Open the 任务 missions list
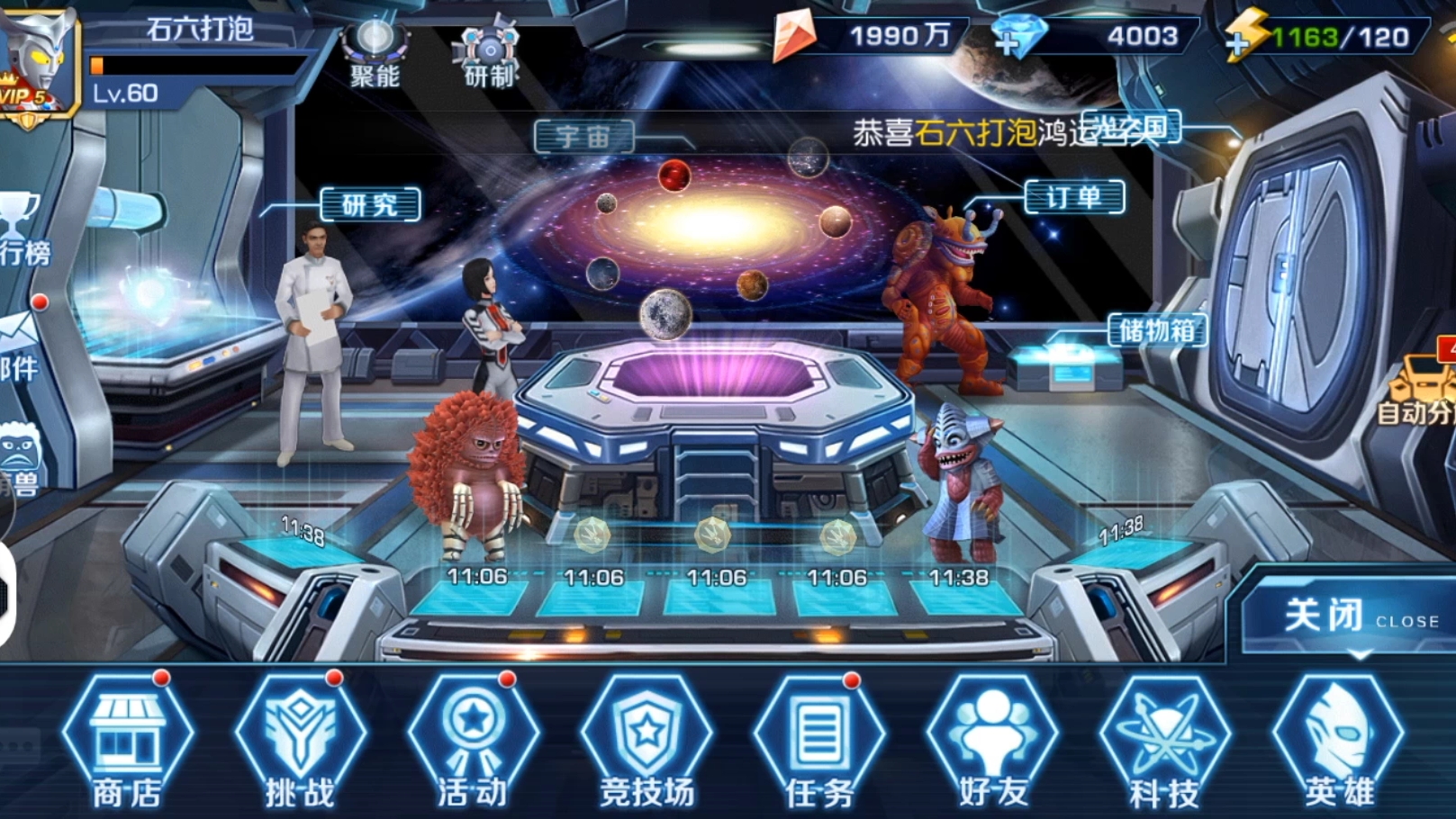 (819, 741)
